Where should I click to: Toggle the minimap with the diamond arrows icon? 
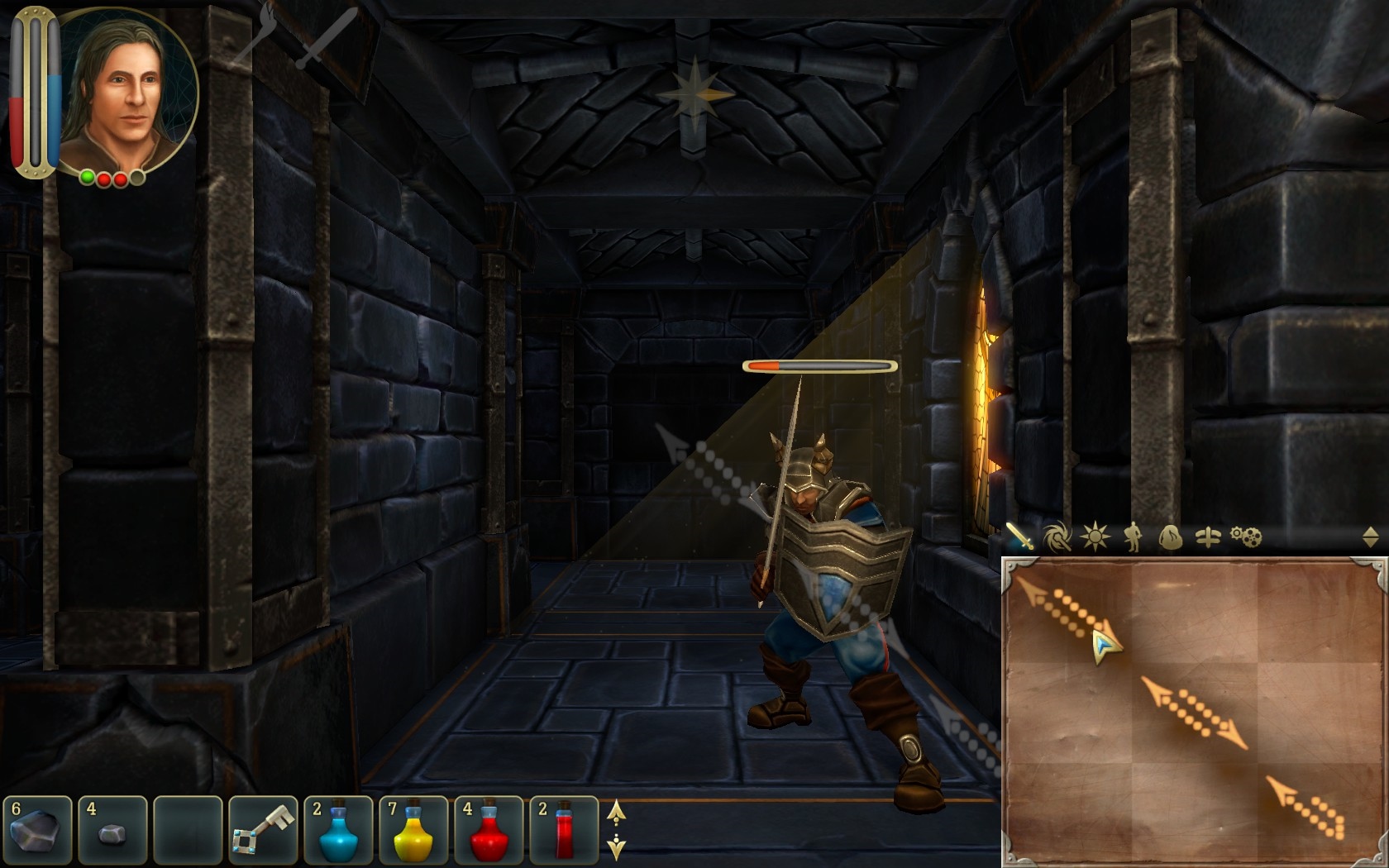click(x=1370, y=537)
